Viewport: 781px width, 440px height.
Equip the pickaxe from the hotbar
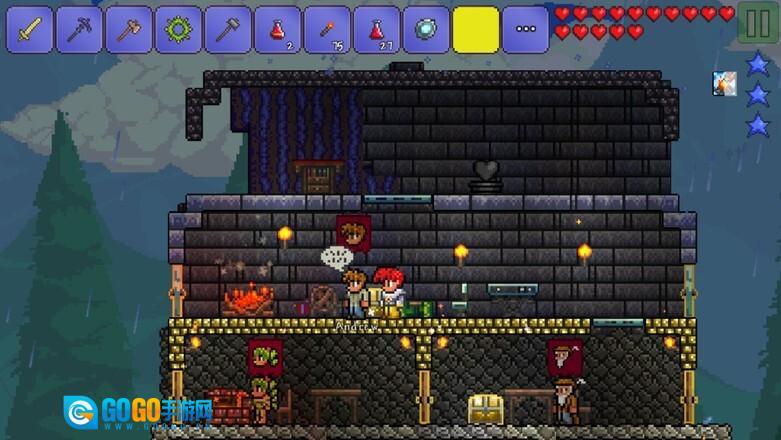point(80,30)
